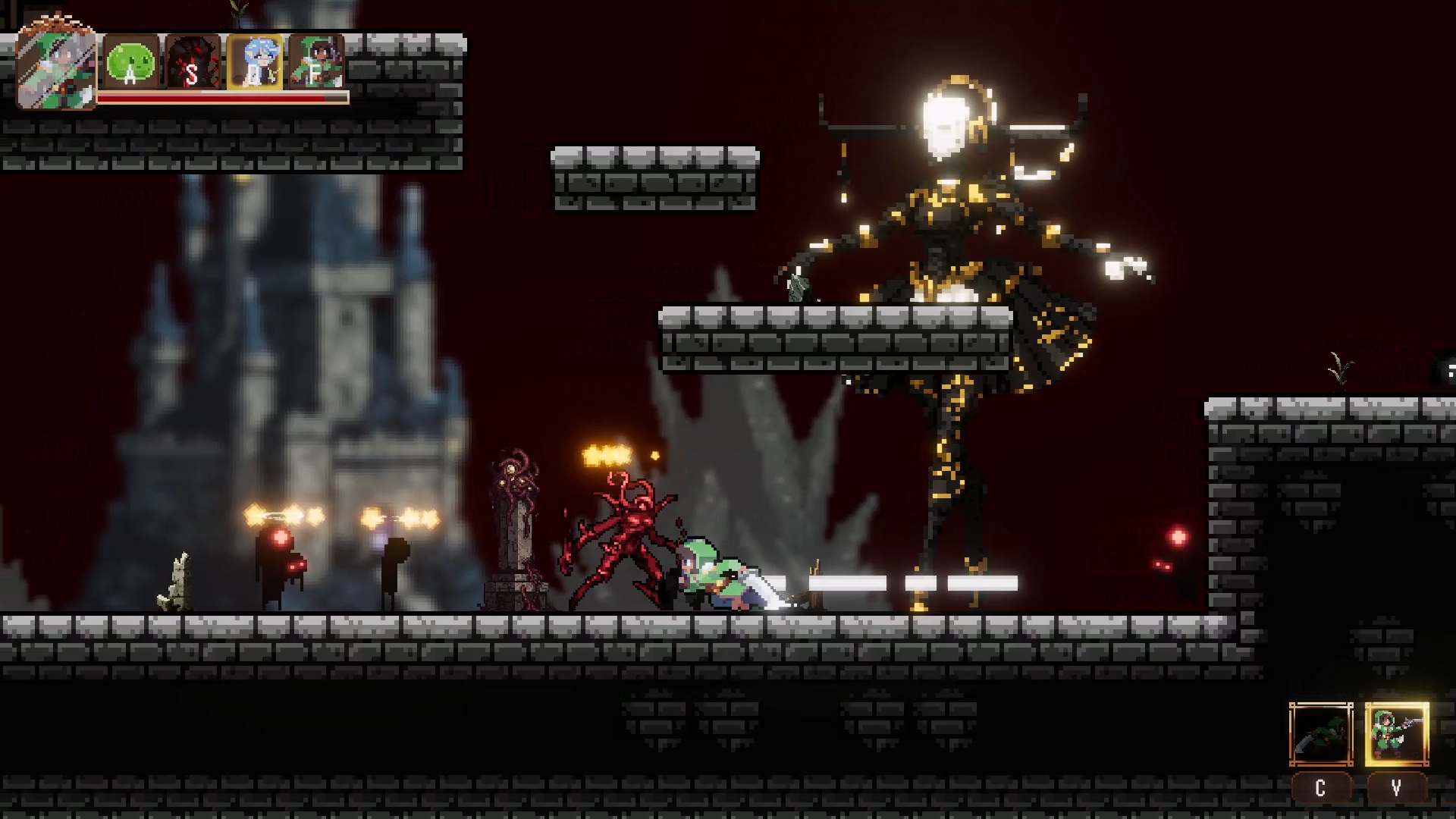The image size is (1456, 819).
Task: Choose the red tentacle monster slot
Action: (x=192, y=62)
